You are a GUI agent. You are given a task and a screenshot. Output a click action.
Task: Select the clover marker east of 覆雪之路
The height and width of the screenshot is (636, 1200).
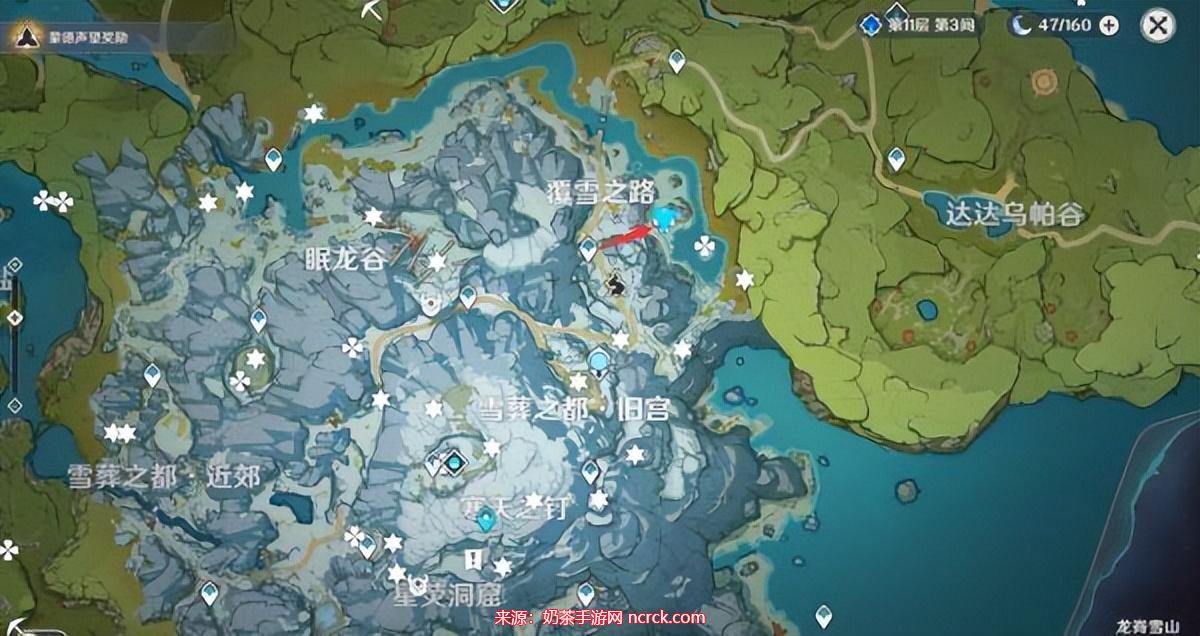click(x=705, y=244)
